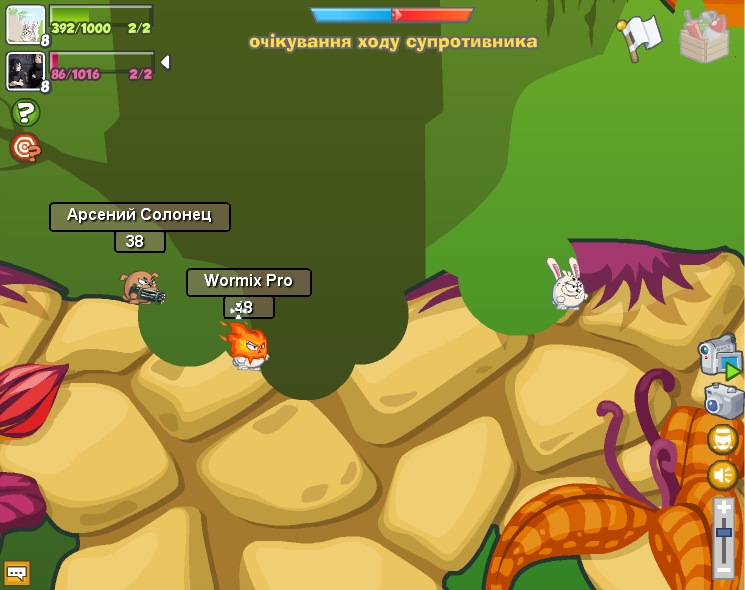Open the green question mark help
The height and width of the screenshot is (590, 745).
26,113
